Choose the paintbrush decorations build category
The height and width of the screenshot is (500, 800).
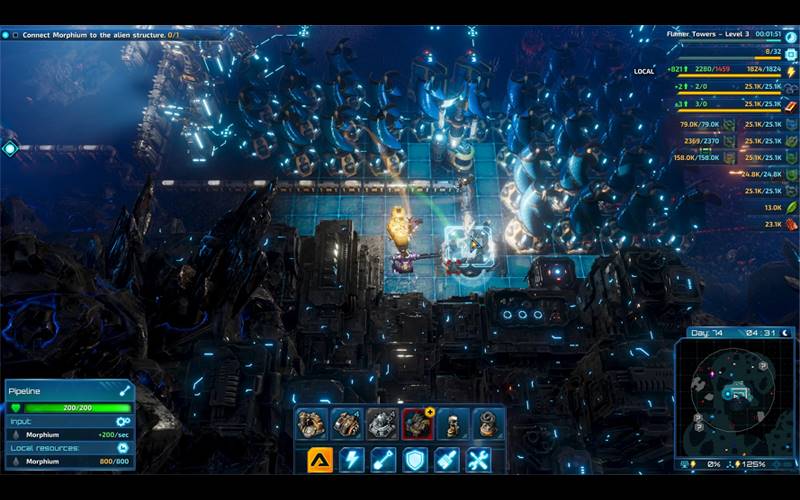click(447, 459)
